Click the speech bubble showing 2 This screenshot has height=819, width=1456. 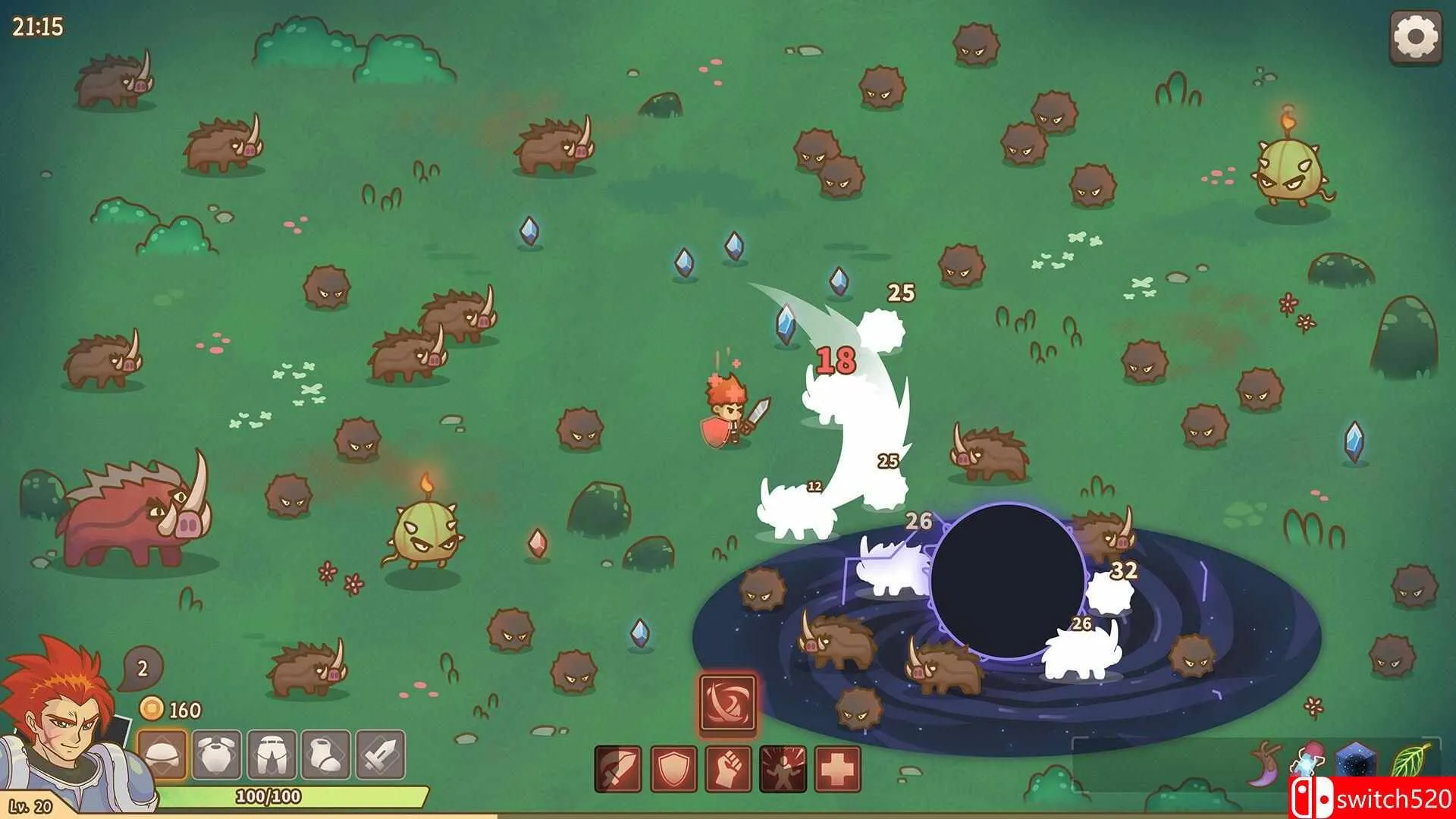(x=142, y=668)
